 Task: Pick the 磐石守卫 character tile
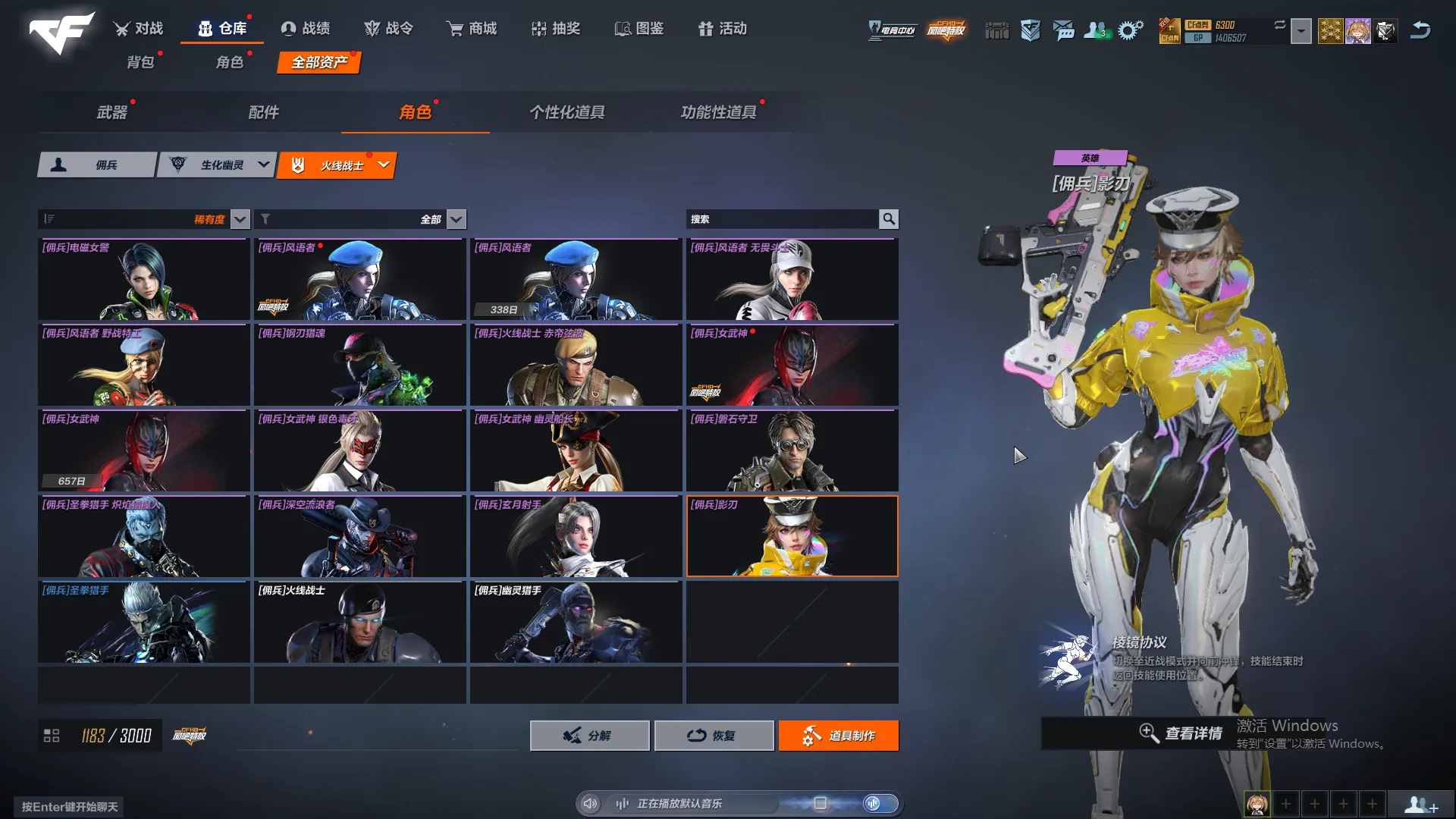[x=792, y=451]
